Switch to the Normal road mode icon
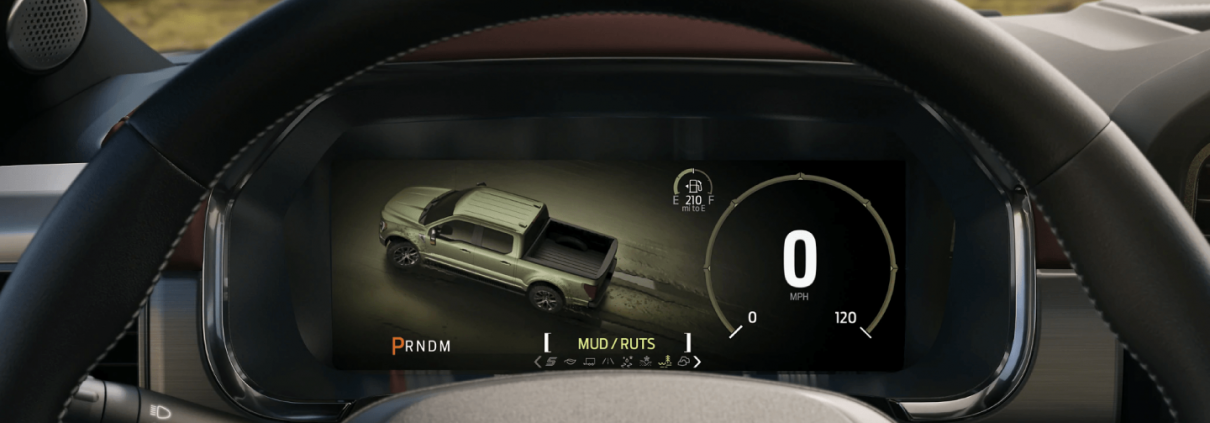 (x=608, y=362)
